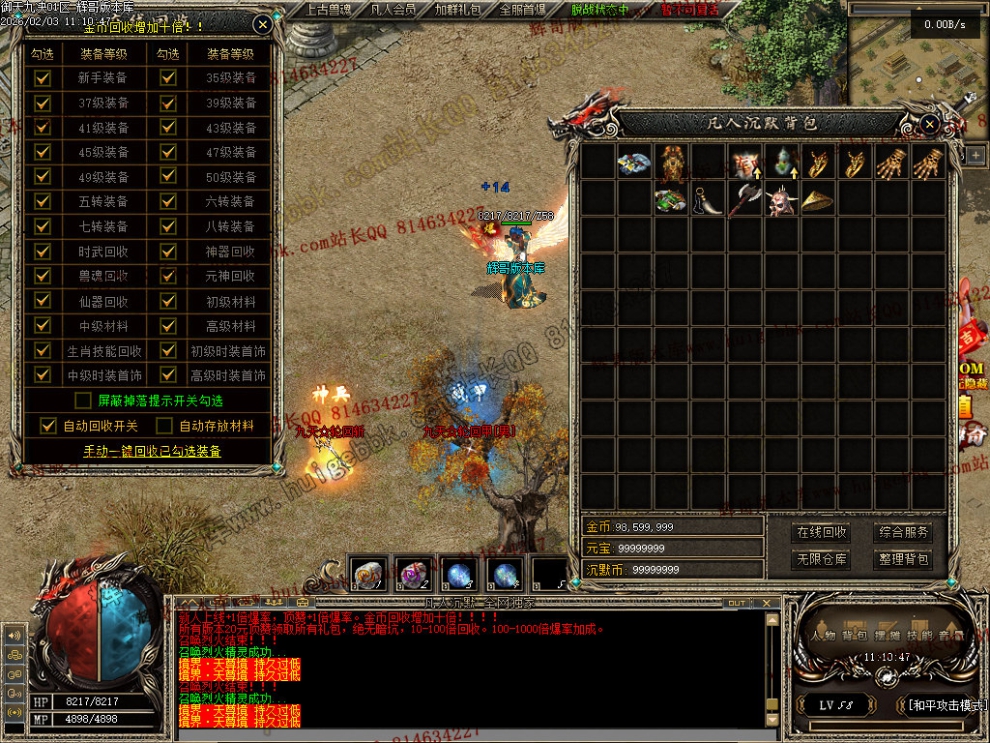Toggle the 新手装备 recycle checkbox

coord(42,78)
